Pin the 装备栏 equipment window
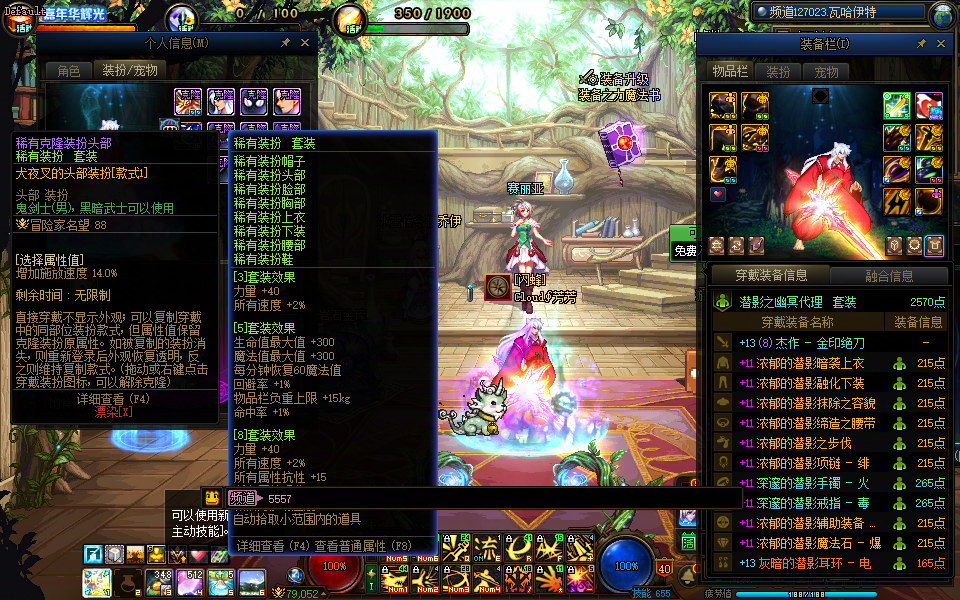 pyautogui.click(x=921, y=44)
